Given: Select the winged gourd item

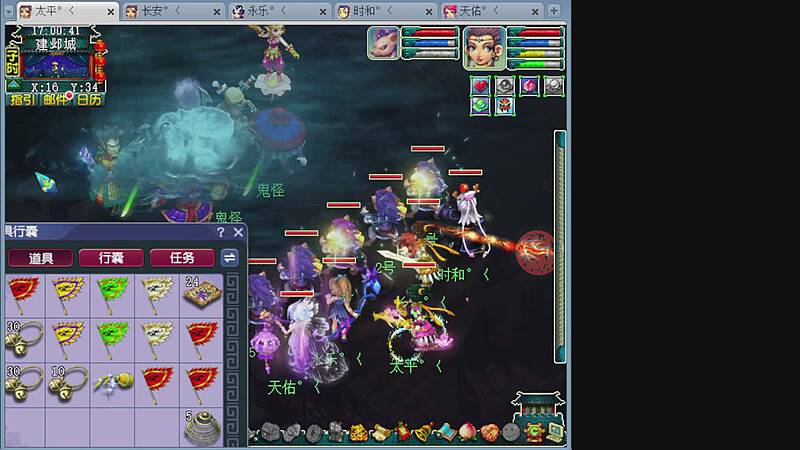Looking at the screenshot, I should [110, 381].
